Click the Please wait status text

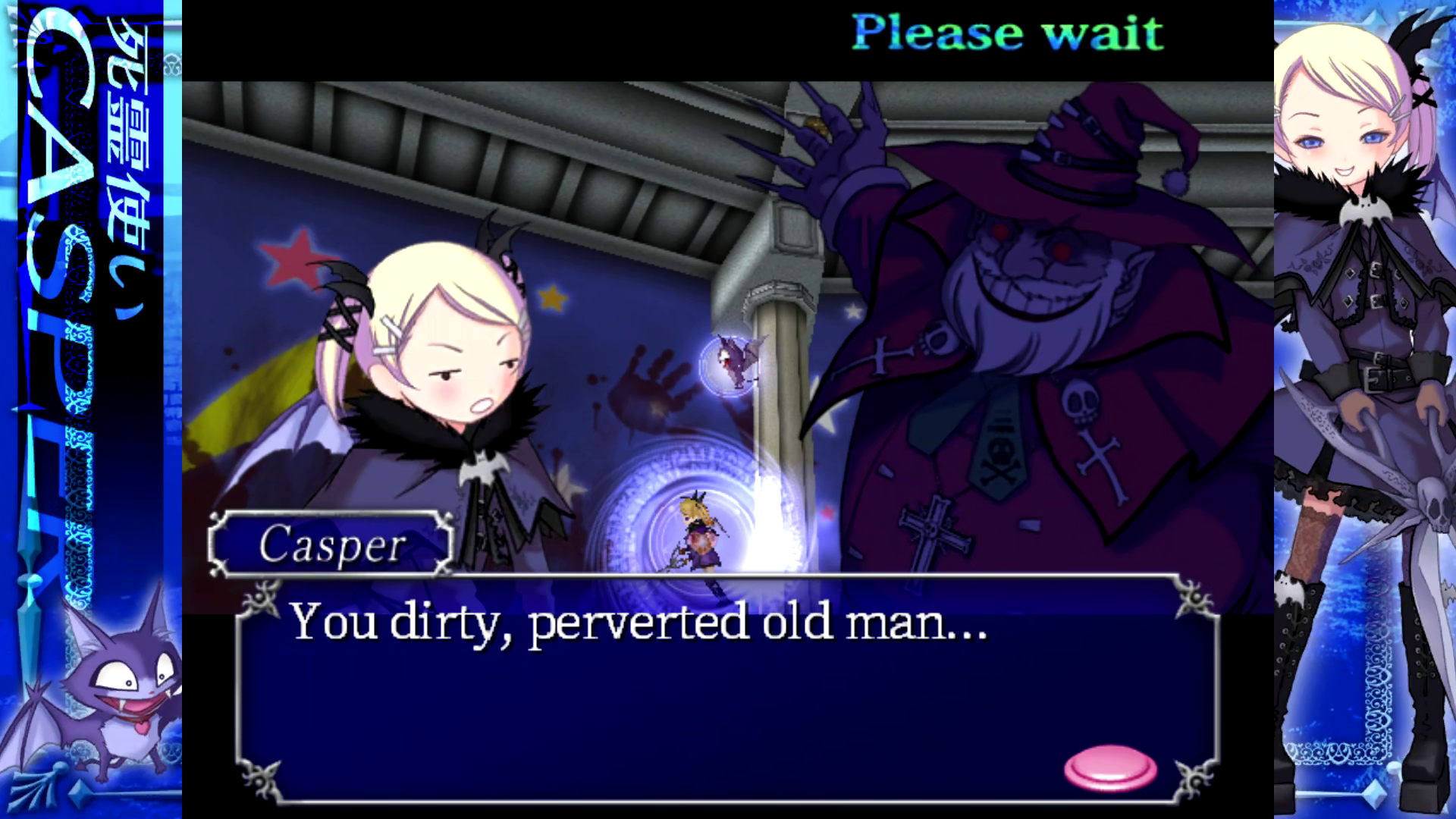1007,32
